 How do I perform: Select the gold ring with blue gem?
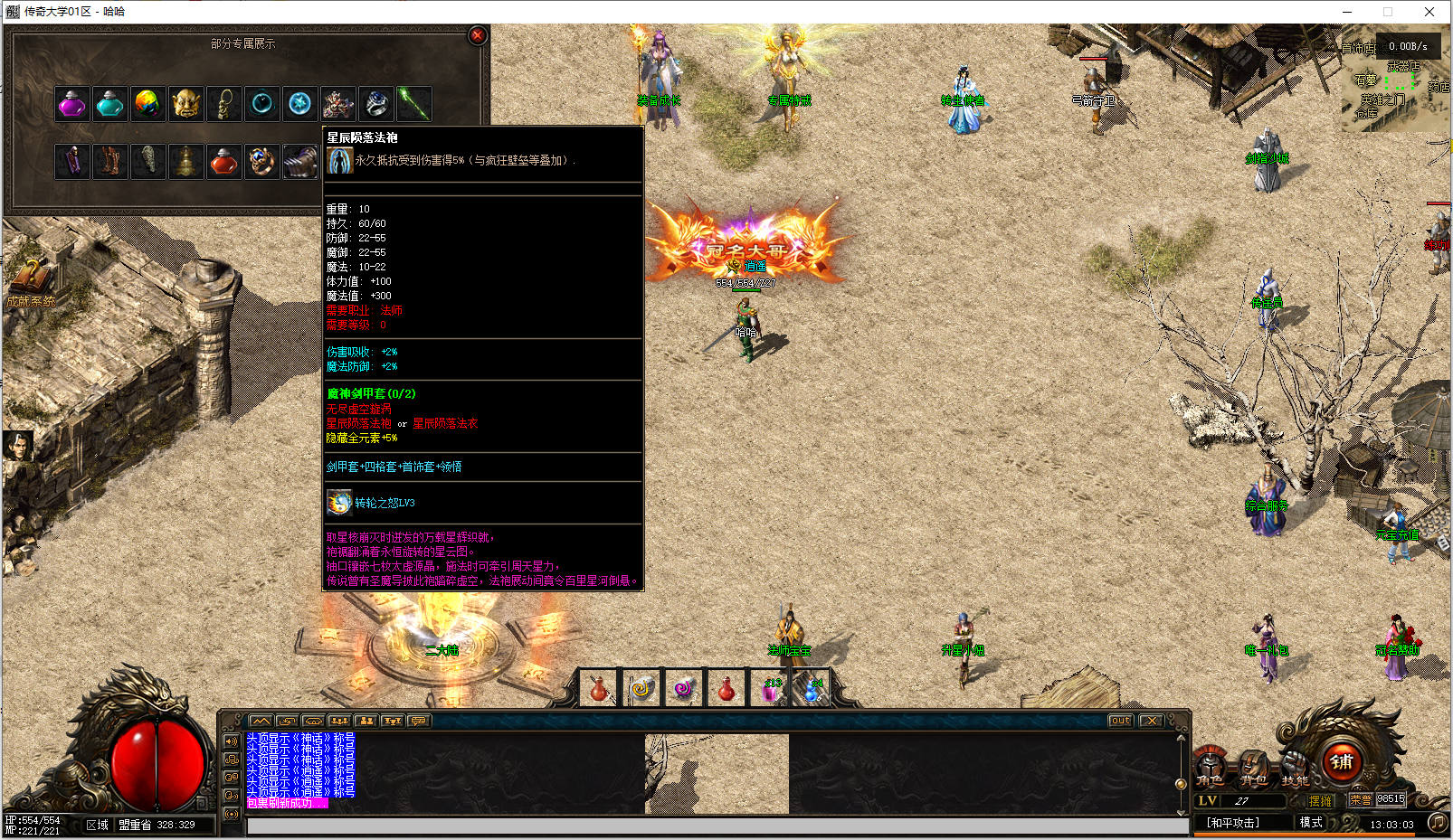262,162
